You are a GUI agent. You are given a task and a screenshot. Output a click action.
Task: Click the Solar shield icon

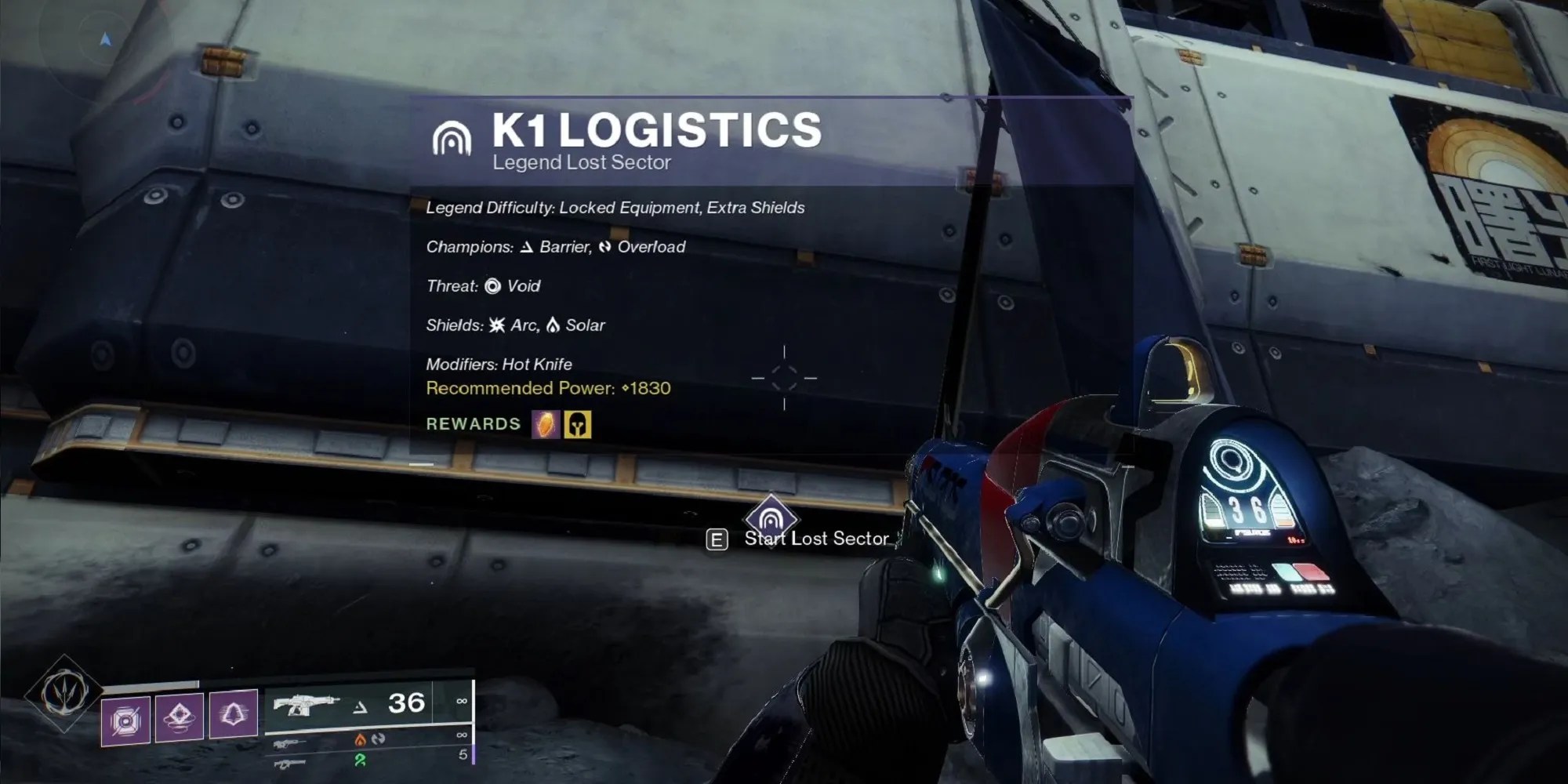click(554, 325)
